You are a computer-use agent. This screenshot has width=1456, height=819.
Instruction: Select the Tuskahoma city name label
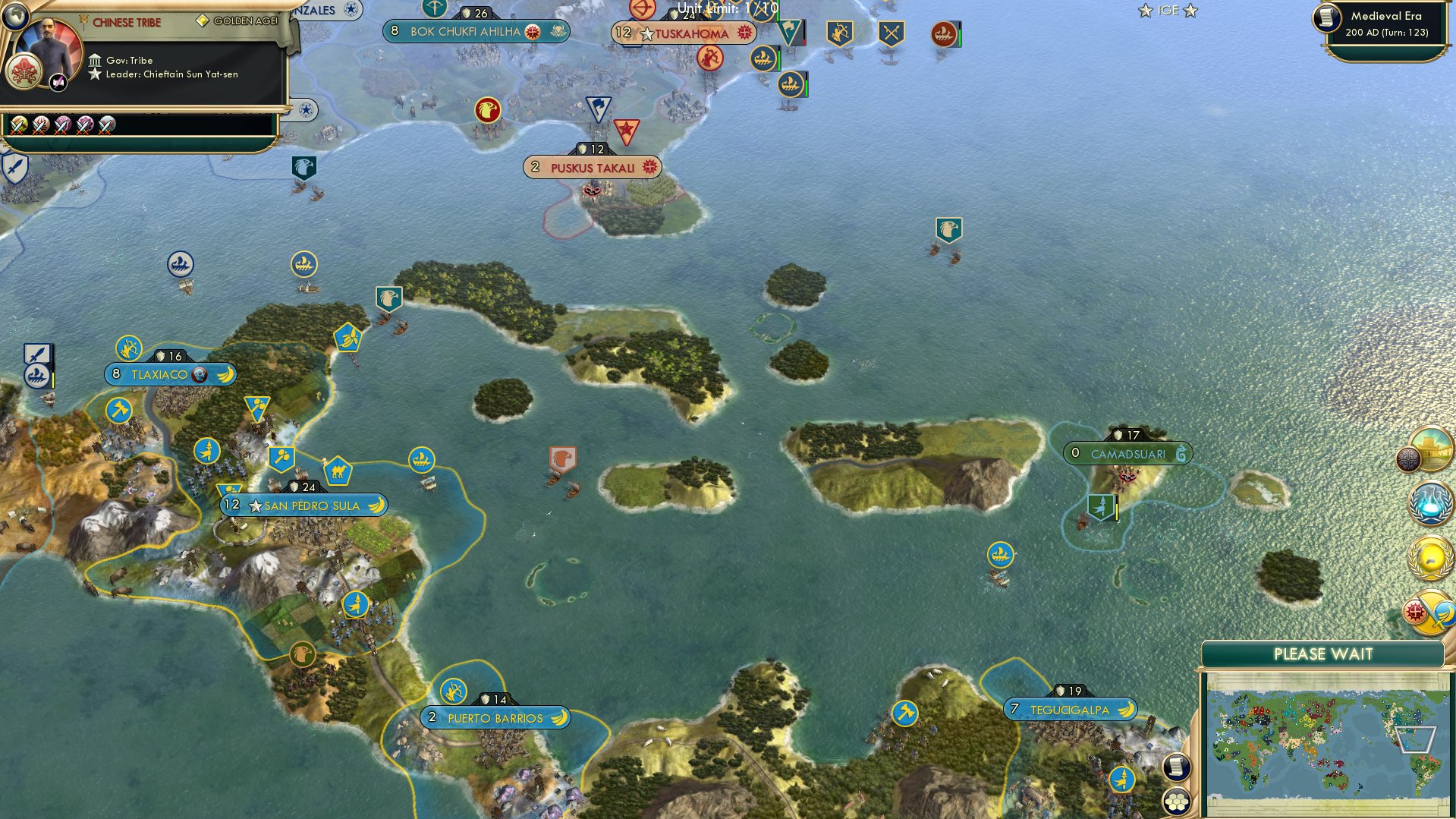[689, 33]
